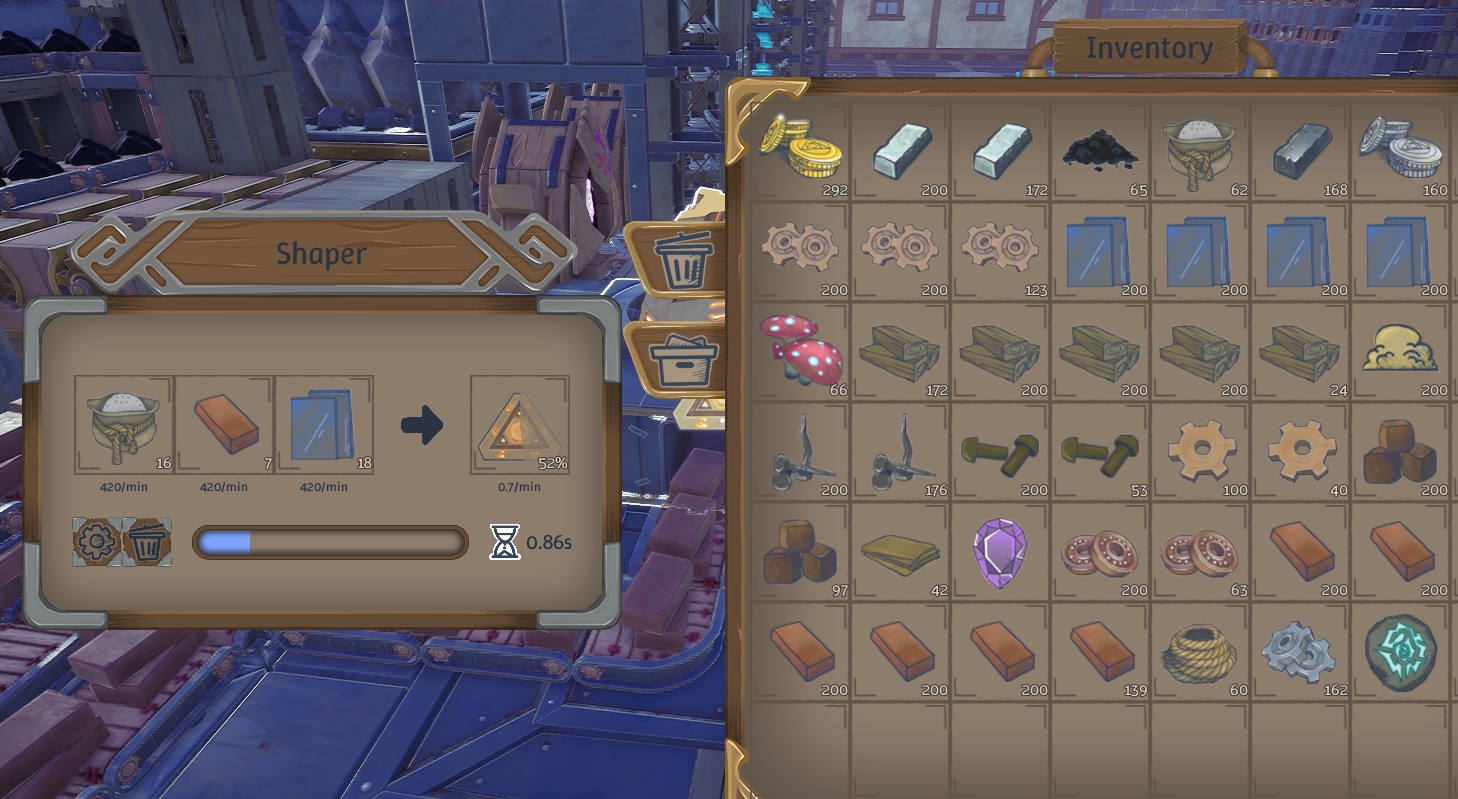The height and width of the screenshot is (799, 1458).
Task: Select the sand bag ingredient slot in the Shaper
Action: (124, 424)
